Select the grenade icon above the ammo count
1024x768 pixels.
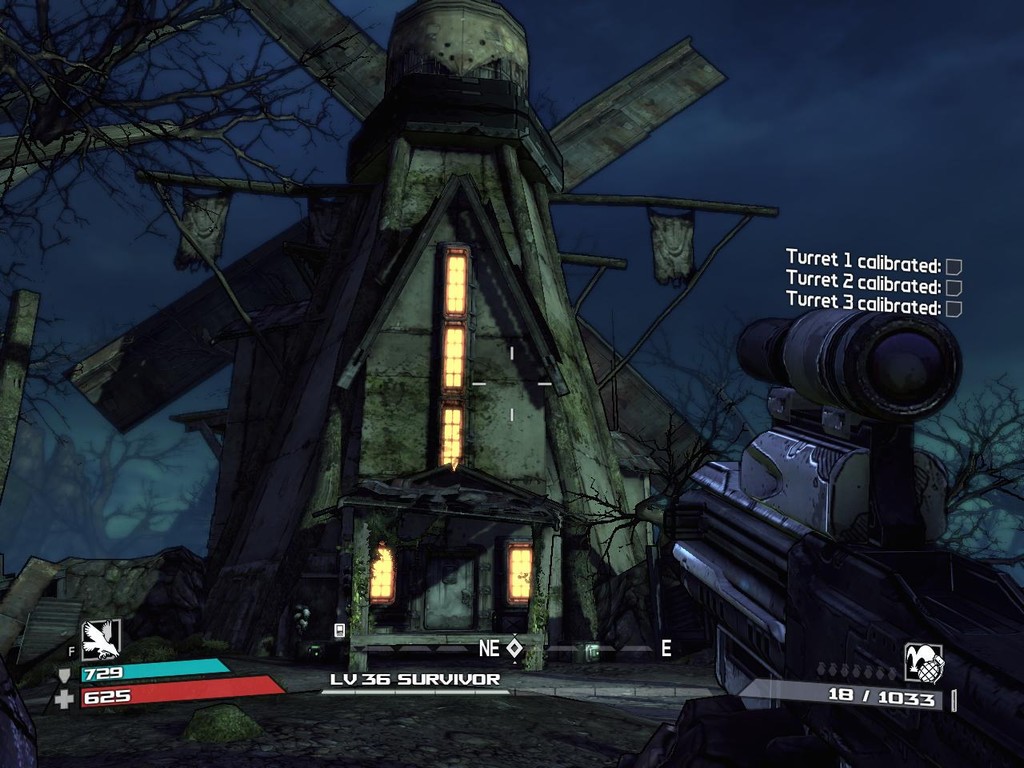923,662
